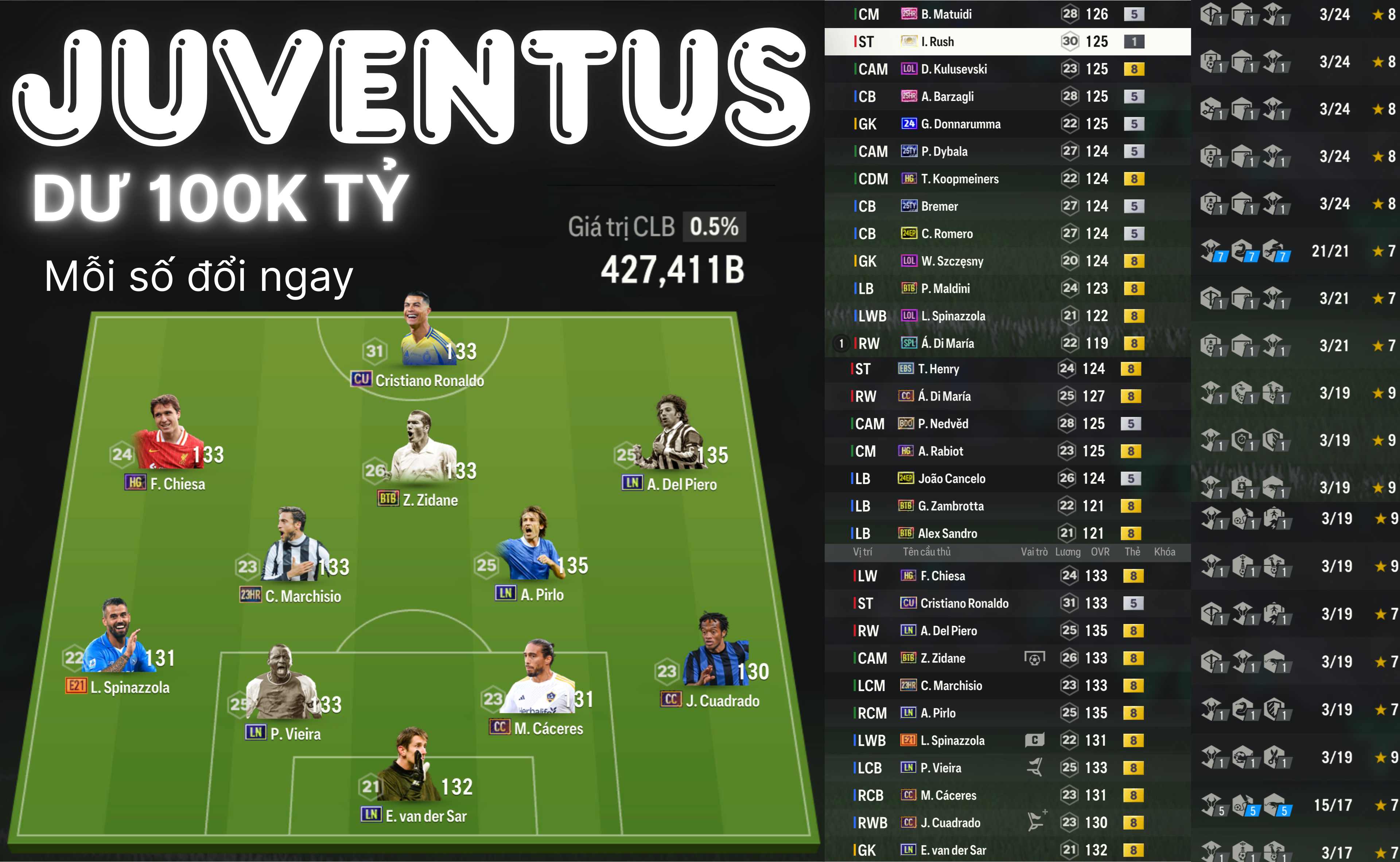Select the T. Henry striker row

point(1007,369)
